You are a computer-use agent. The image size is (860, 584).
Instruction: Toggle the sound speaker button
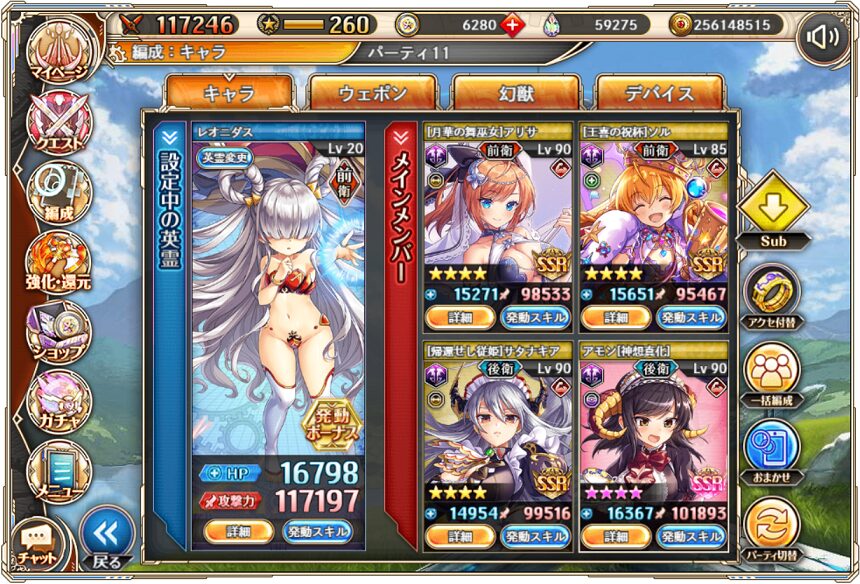(x=822, y=38)
